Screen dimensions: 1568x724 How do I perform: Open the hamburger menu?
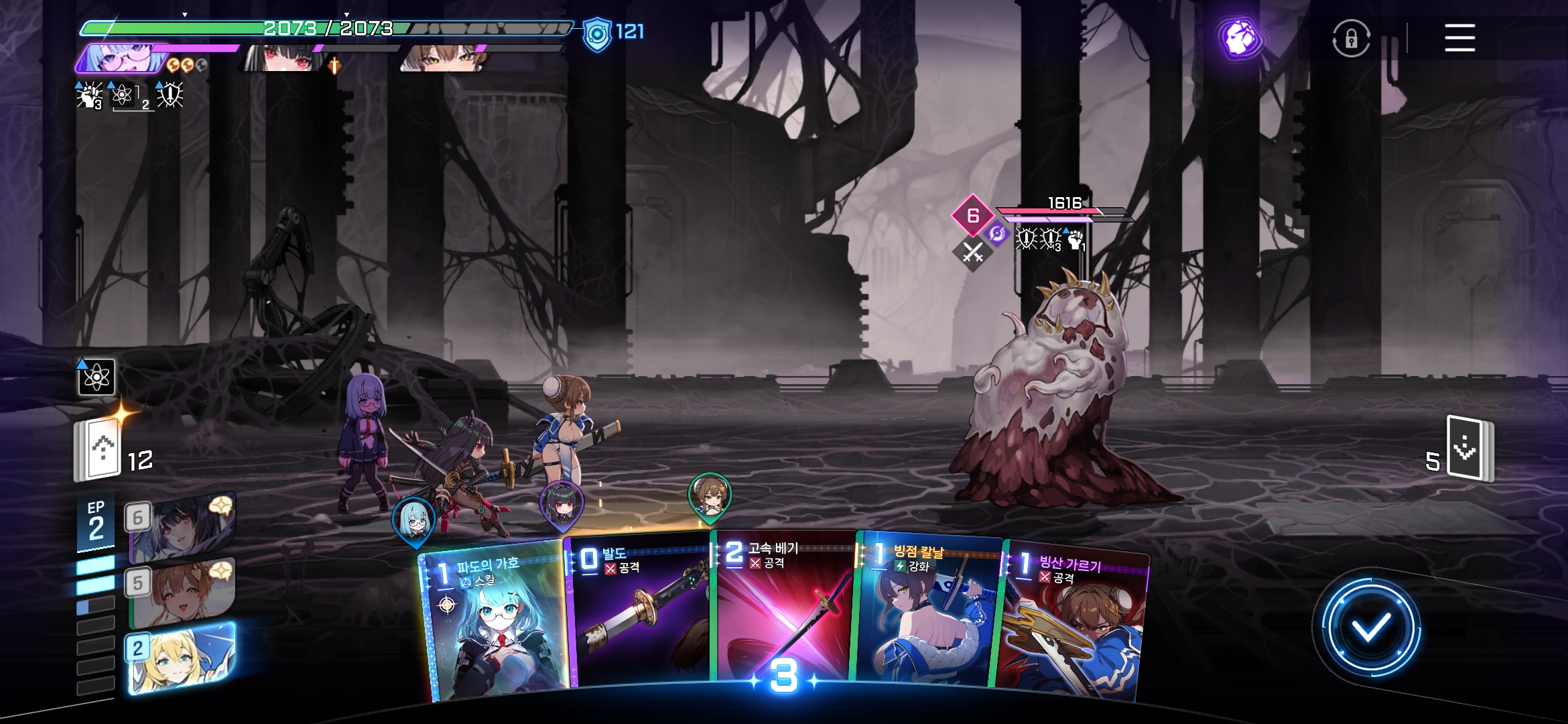[1459, 38]
